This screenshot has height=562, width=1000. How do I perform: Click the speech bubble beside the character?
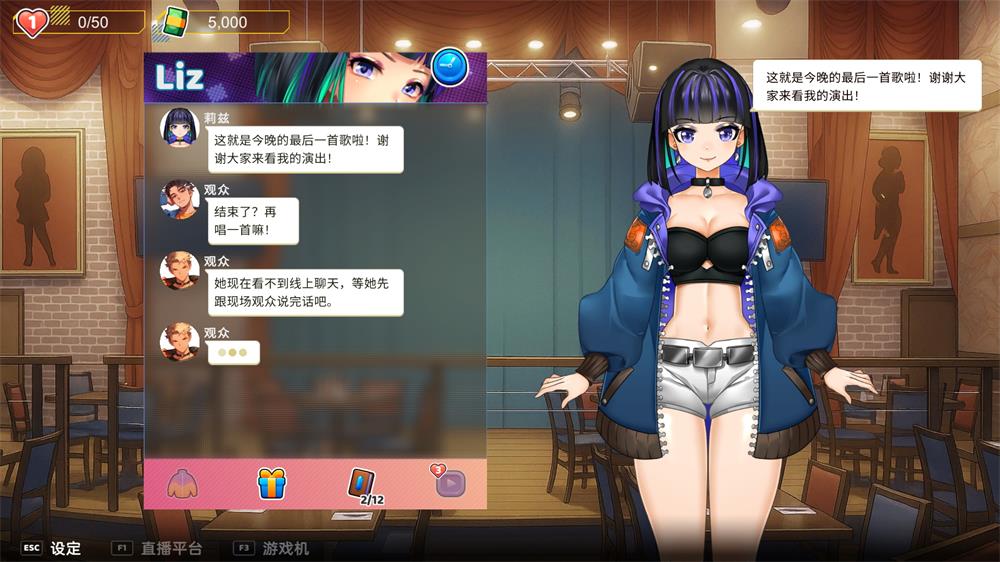[866, 86]
